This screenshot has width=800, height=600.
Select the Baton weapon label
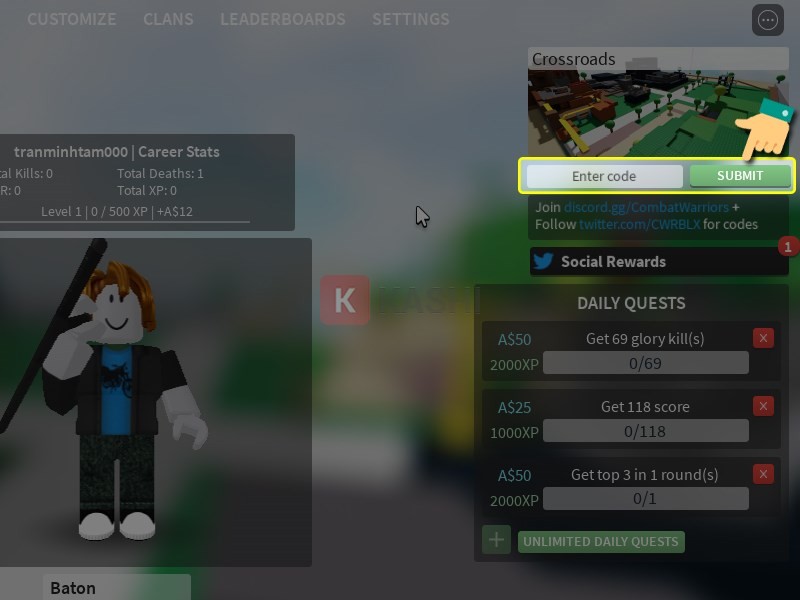[x=116, y=587]
